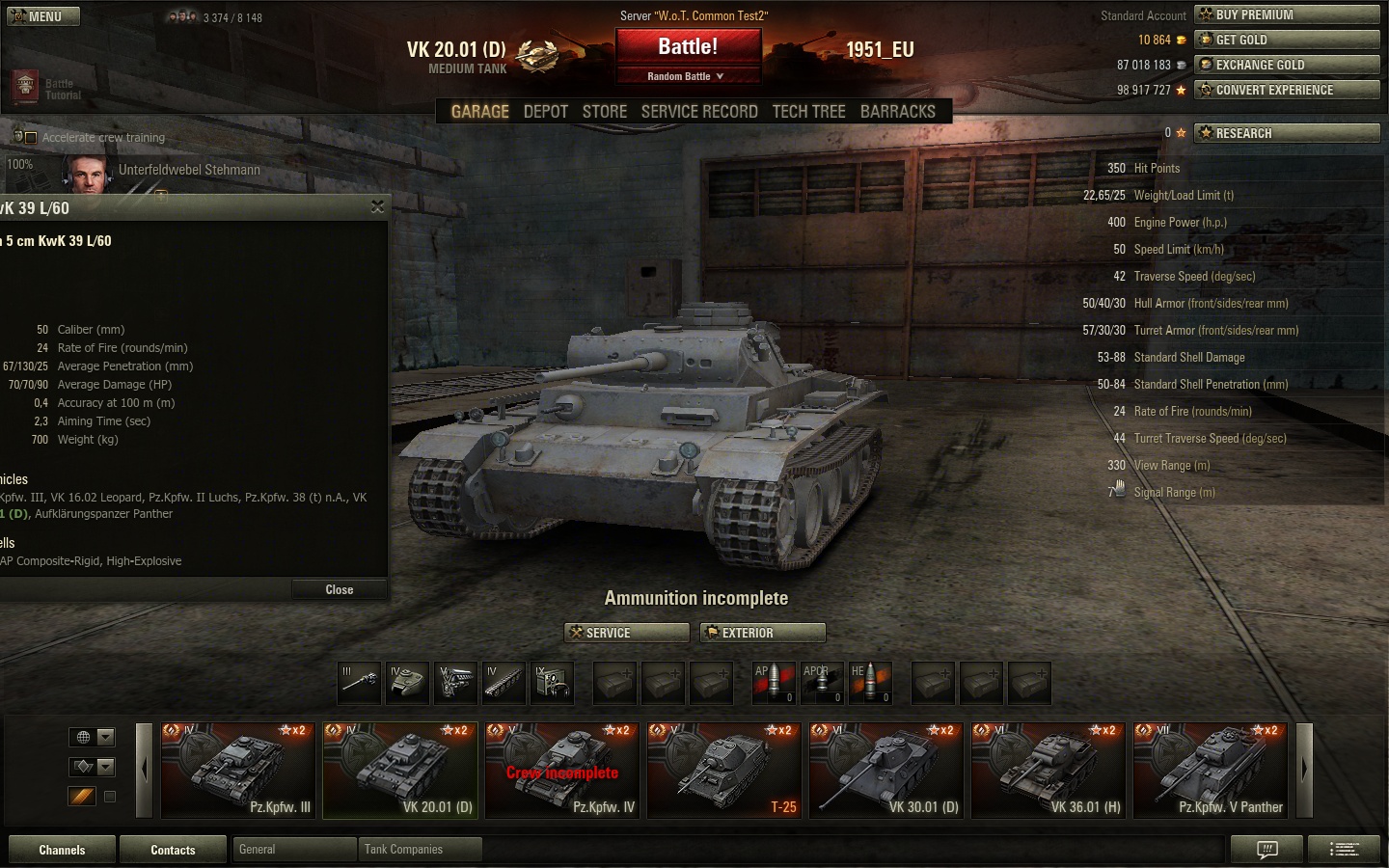The height and width of the screenshot is (868, 1389).
Task: Open the Exterior customization
Action: tap(762, 633)
